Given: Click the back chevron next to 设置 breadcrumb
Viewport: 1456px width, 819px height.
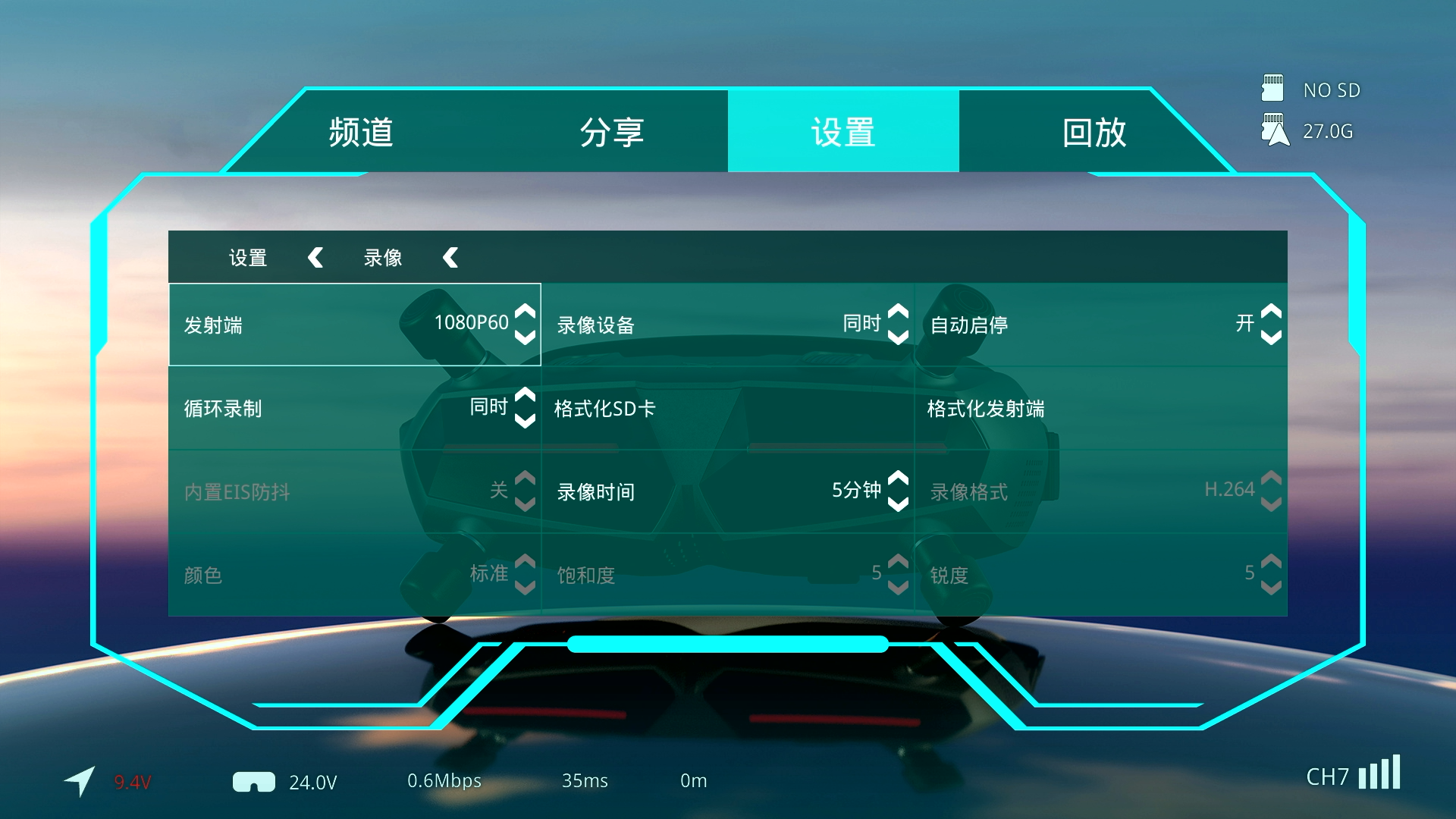Looking at the screenshot, I should click(315, 257).
